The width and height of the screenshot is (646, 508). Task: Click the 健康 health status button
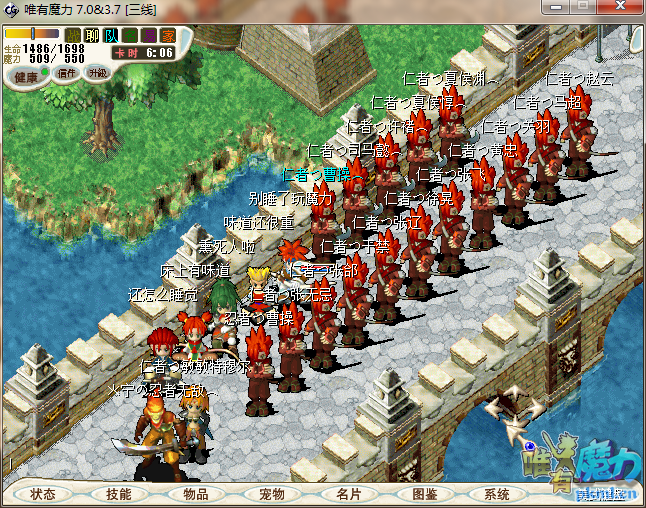pyautogui.click(x=27, y=76)
